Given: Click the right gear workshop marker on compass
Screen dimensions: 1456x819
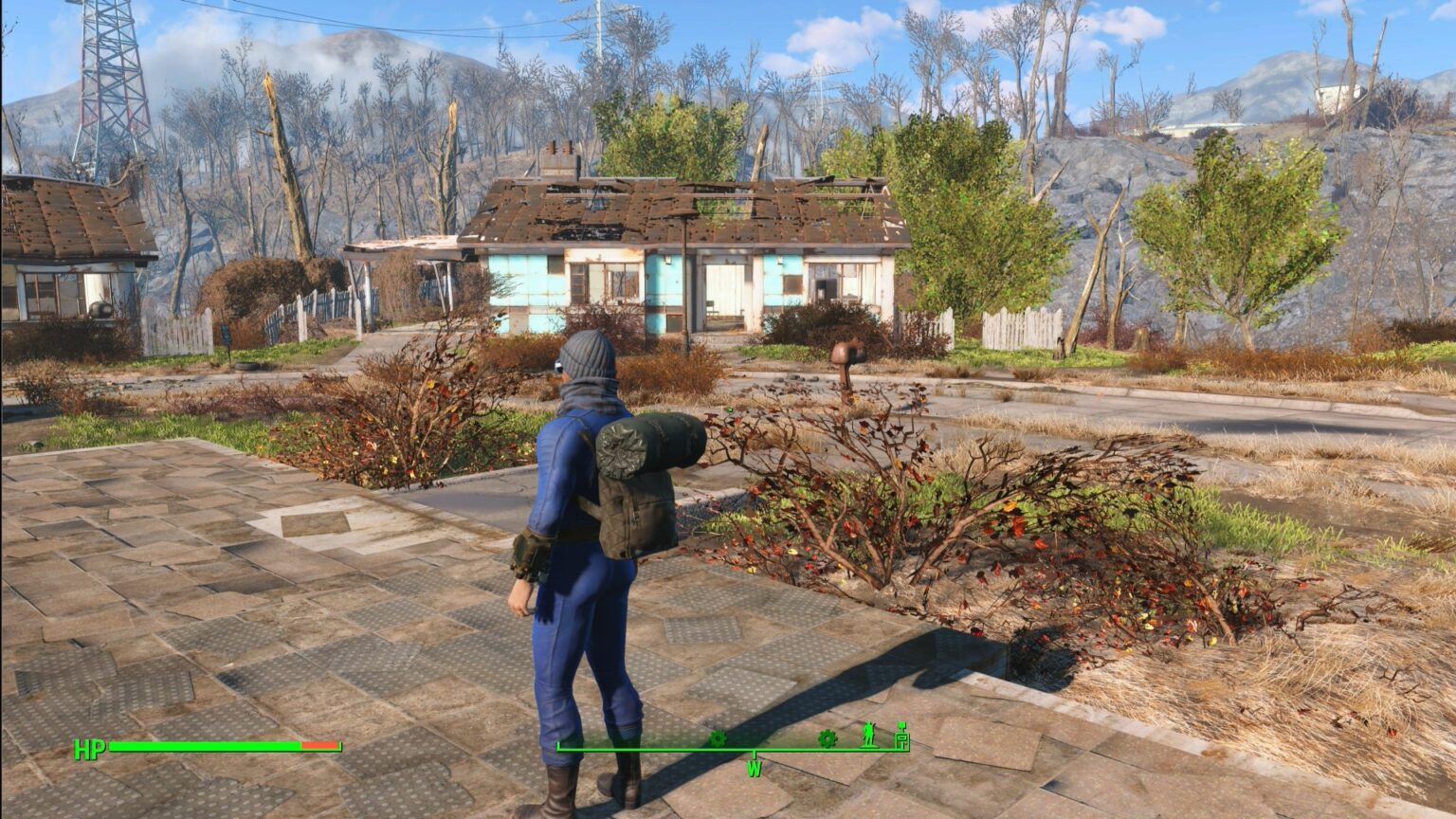Looking at the screenshot, I should pyautogui.click(x=827, y=738).
